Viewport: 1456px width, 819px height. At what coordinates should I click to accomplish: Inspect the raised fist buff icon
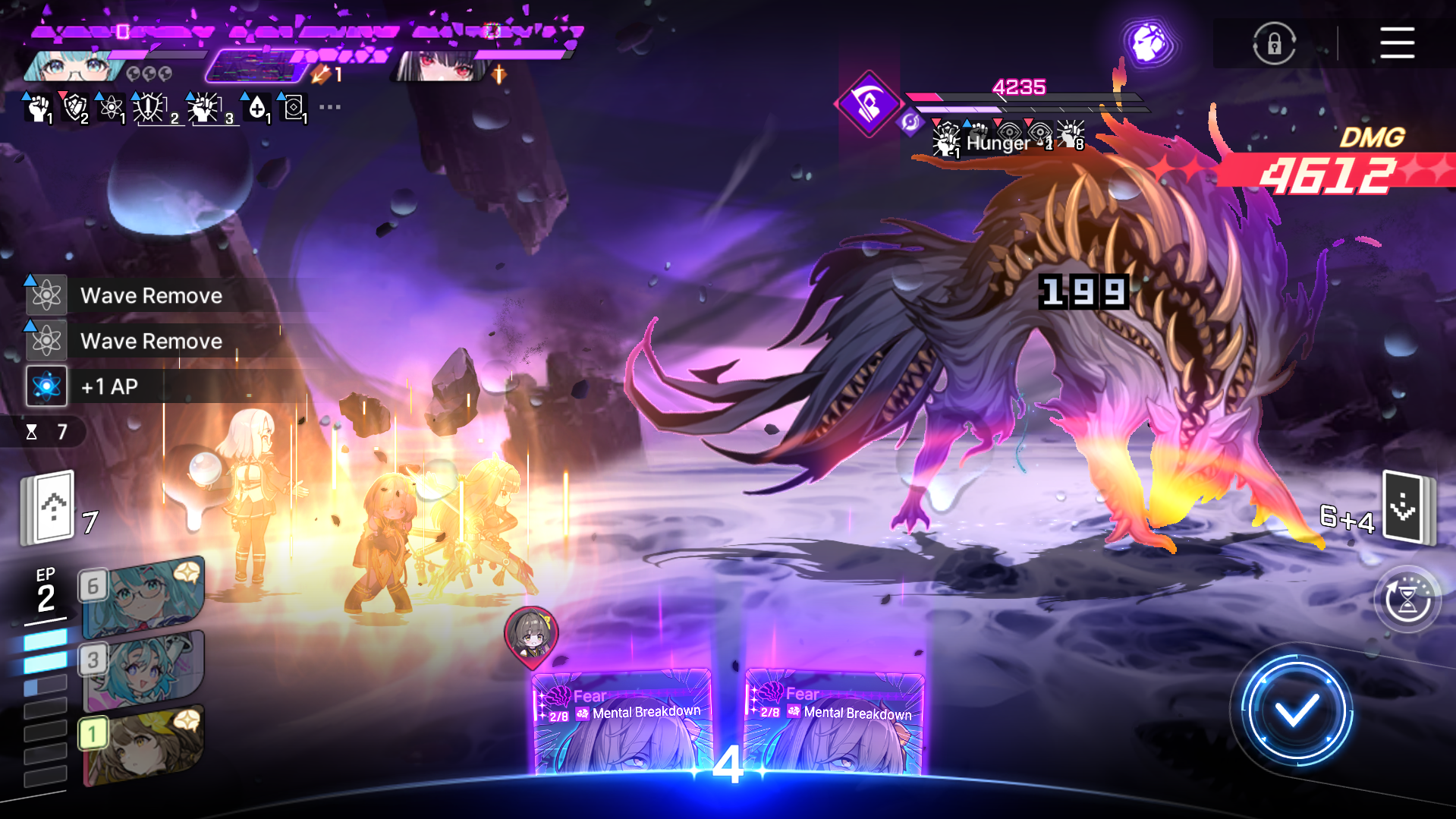pos(38,109)
